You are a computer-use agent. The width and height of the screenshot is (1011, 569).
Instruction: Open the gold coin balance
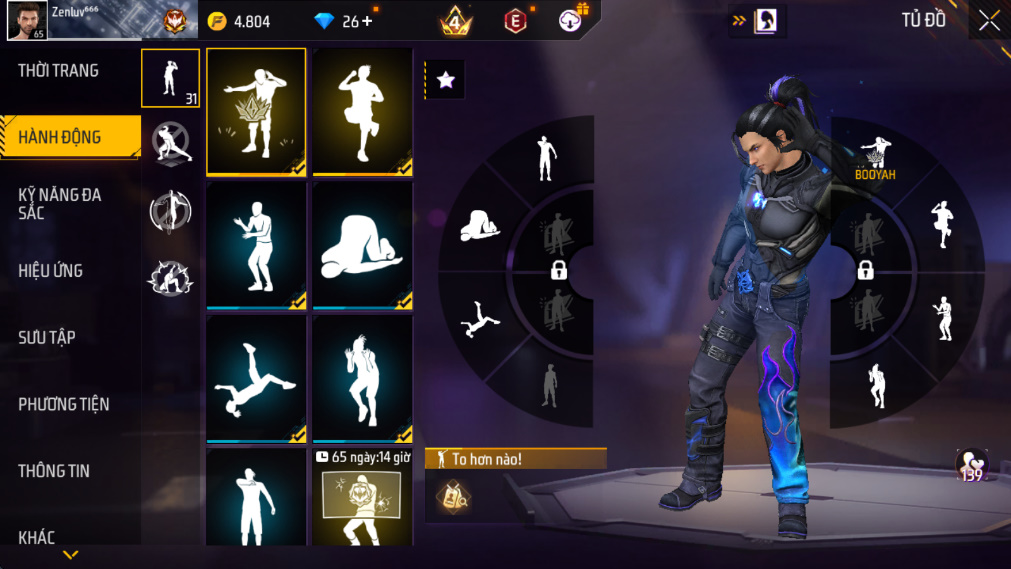(240, 21)
